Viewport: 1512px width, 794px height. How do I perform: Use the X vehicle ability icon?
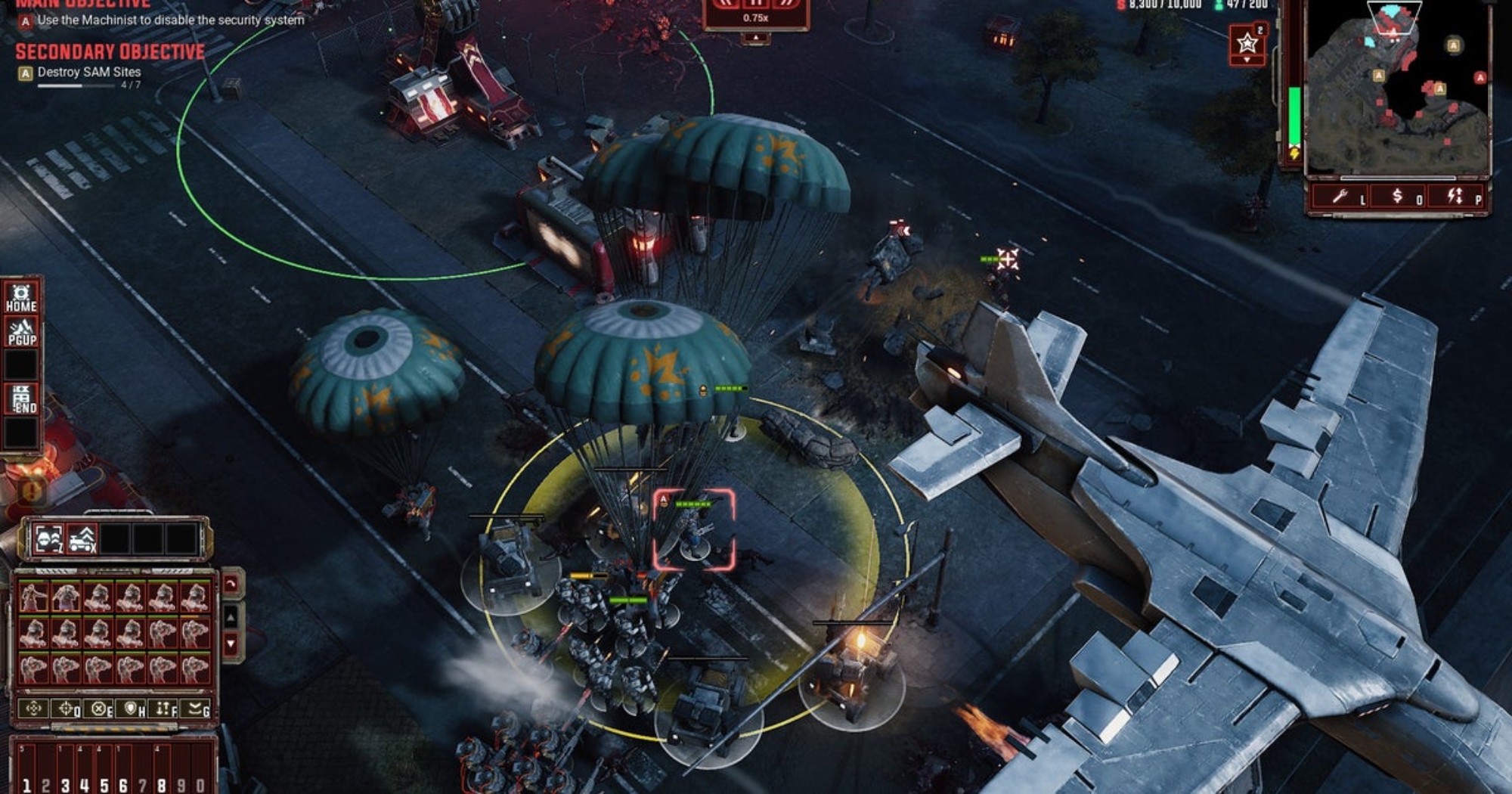[x=82, y=539]
